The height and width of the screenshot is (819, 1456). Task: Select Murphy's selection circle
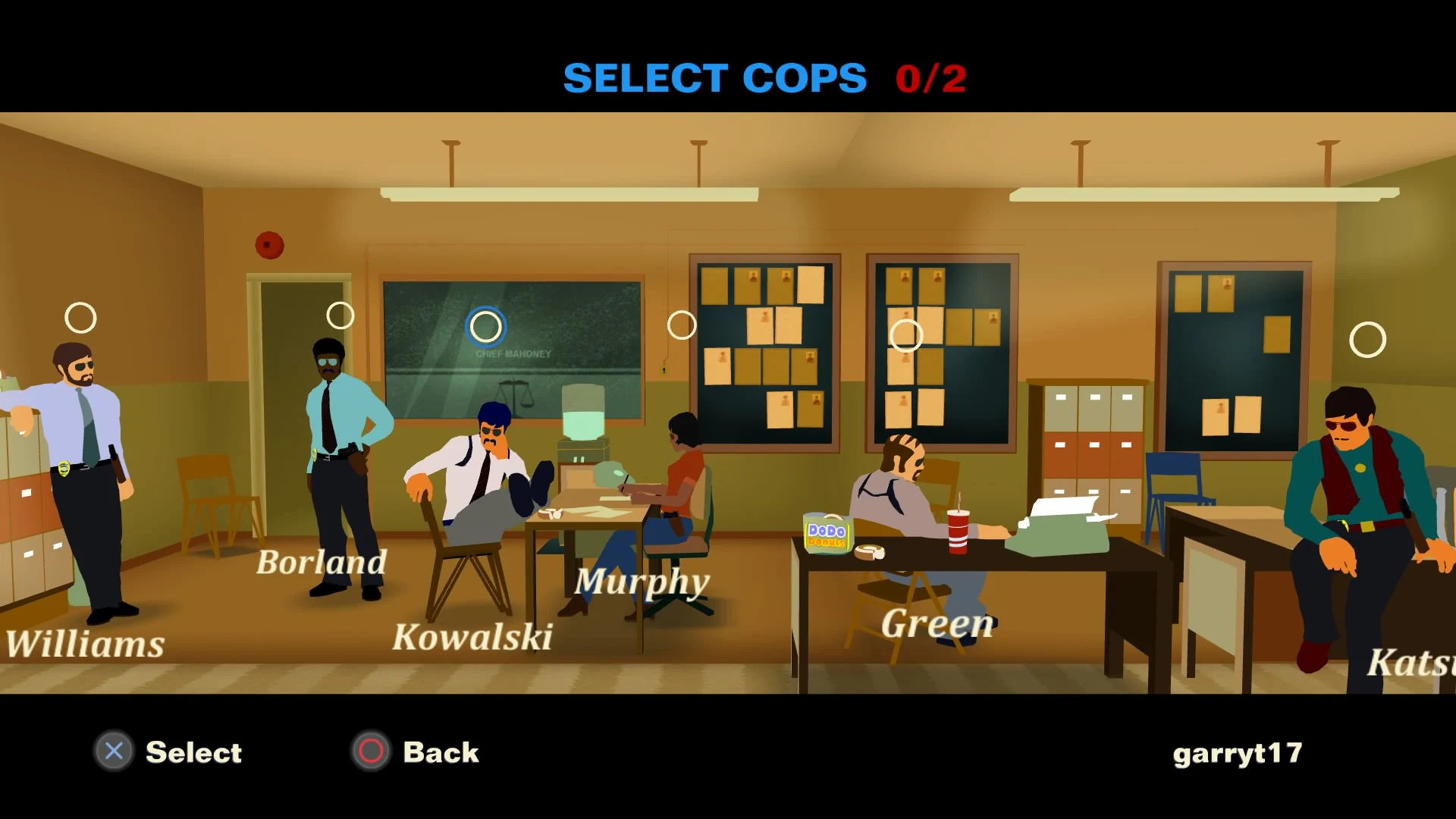681,326
